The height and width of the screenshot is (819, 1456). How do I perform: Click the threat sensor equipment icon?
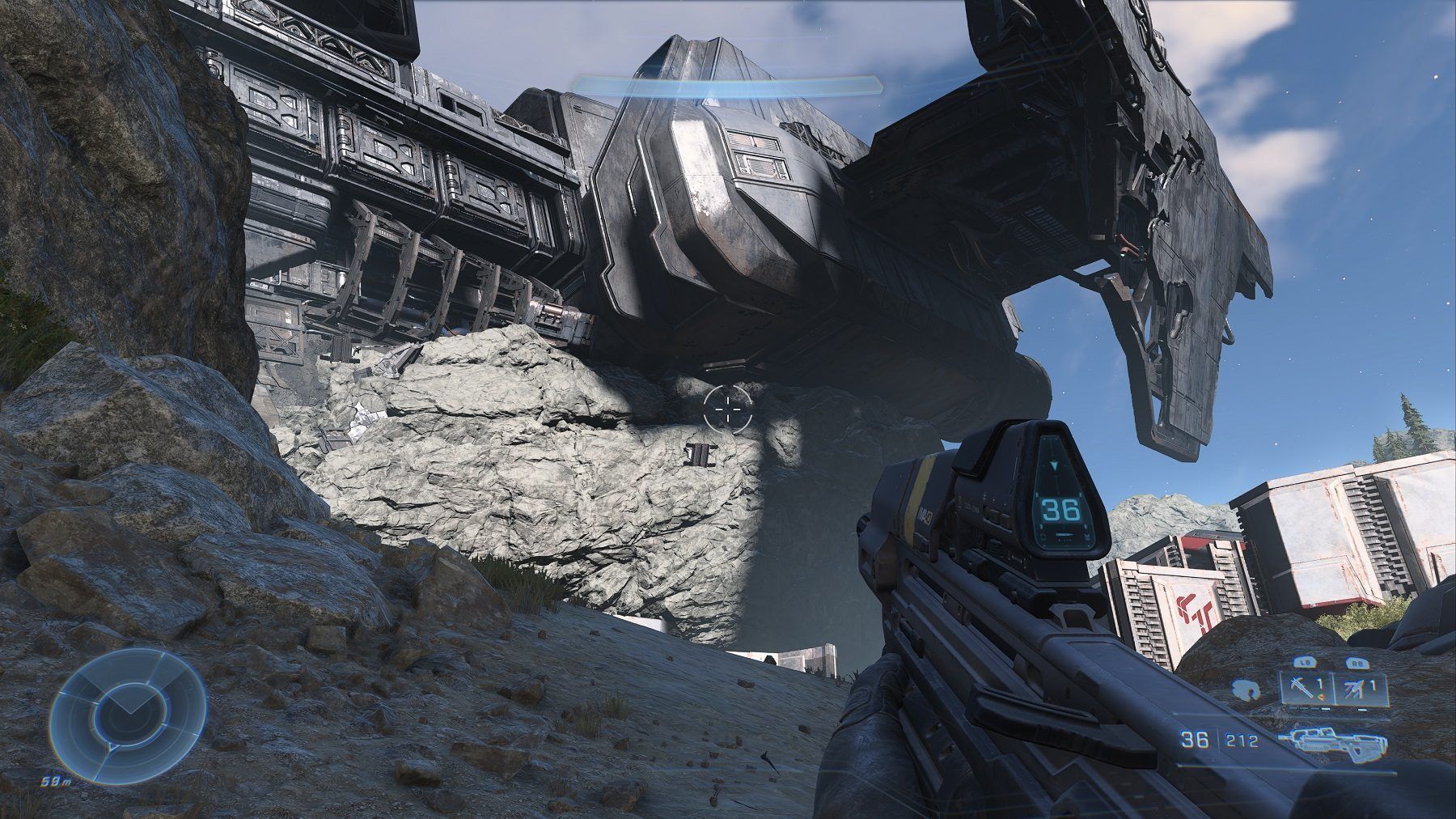[x=1354, y=688]
